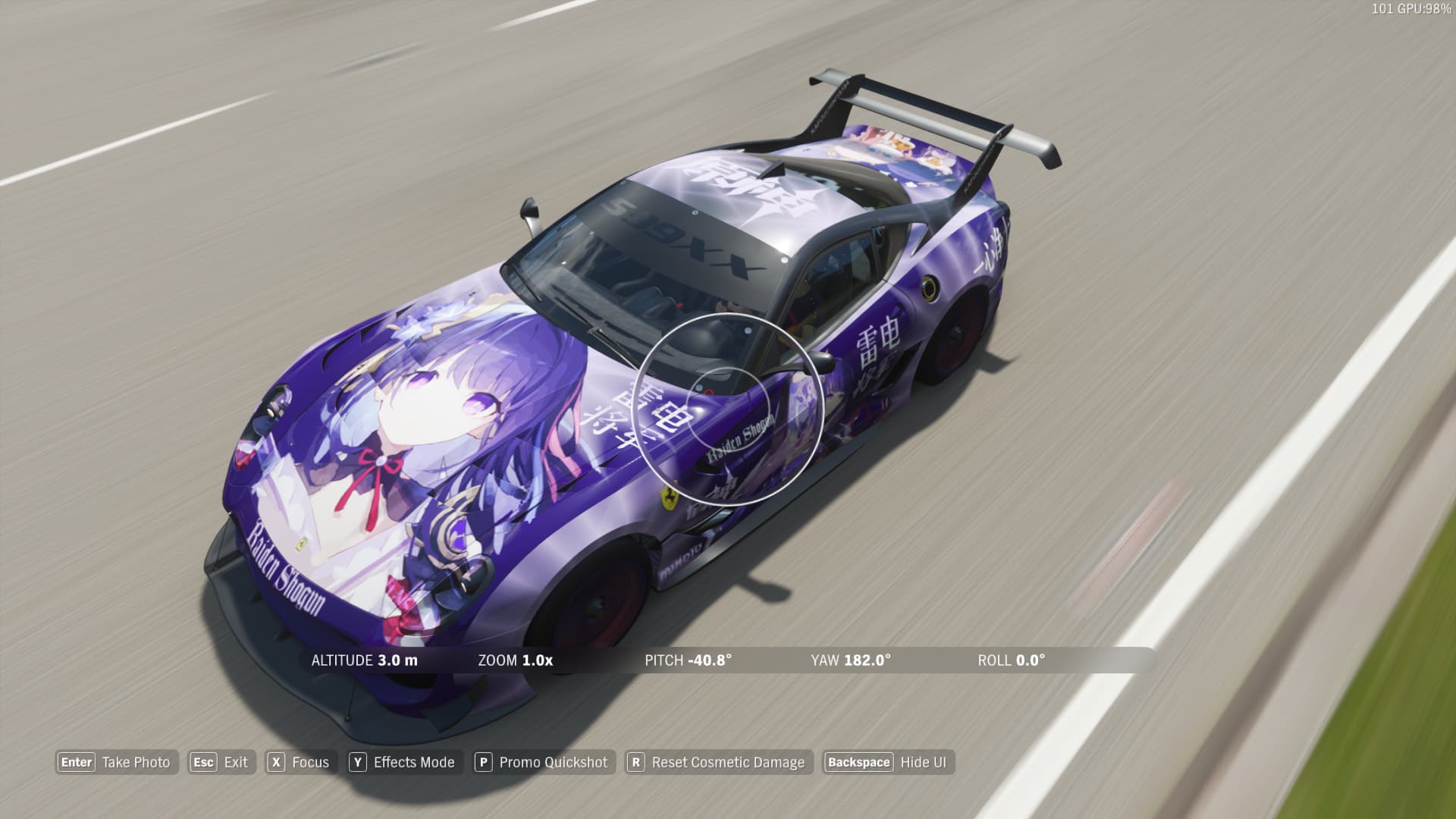The image size is (1456, 819).
Task: Take Photo using the bottom bar button
Action: (x=116, y=762)
